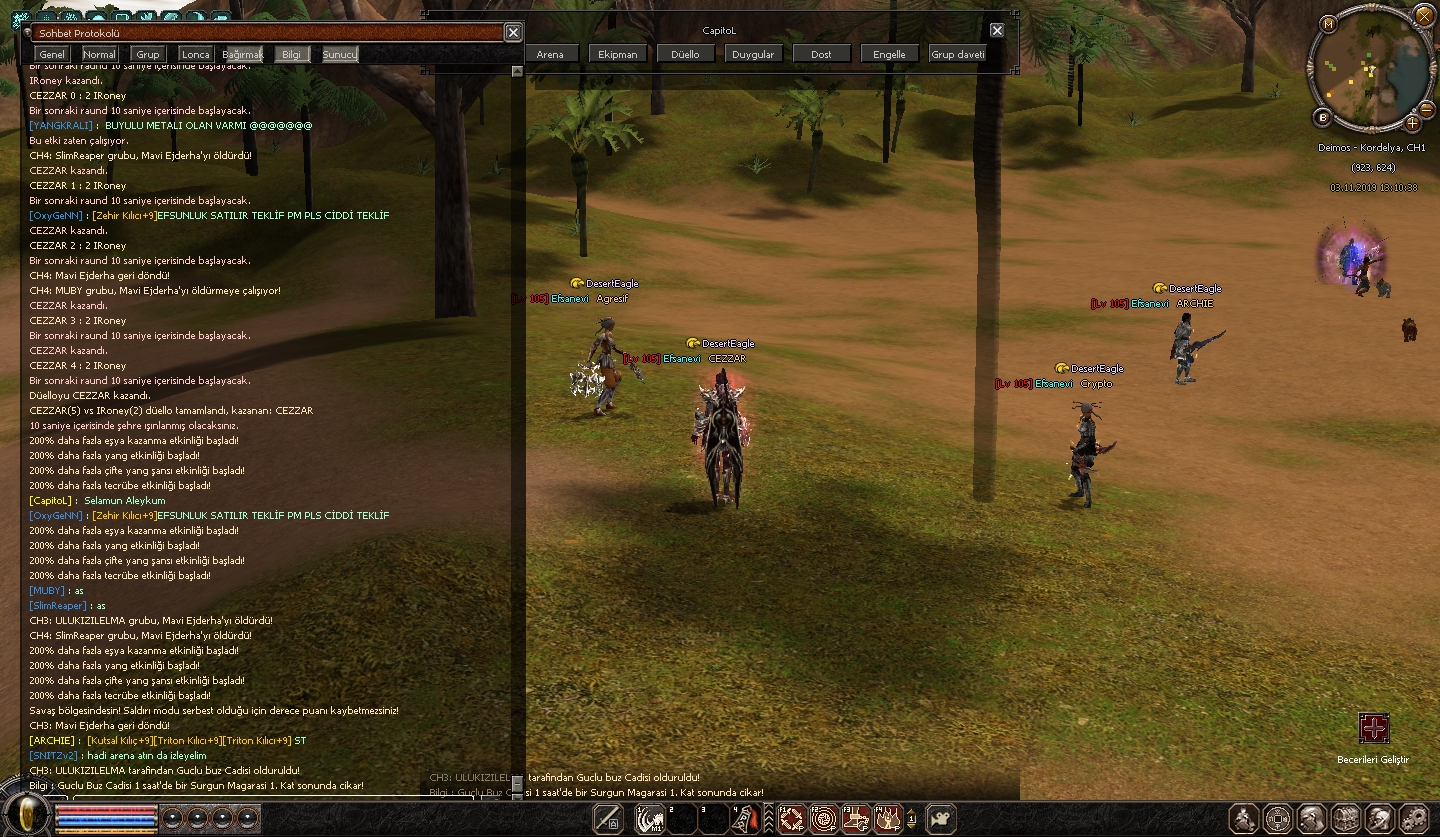Open the Duygular emotes option

coord(753,54)
